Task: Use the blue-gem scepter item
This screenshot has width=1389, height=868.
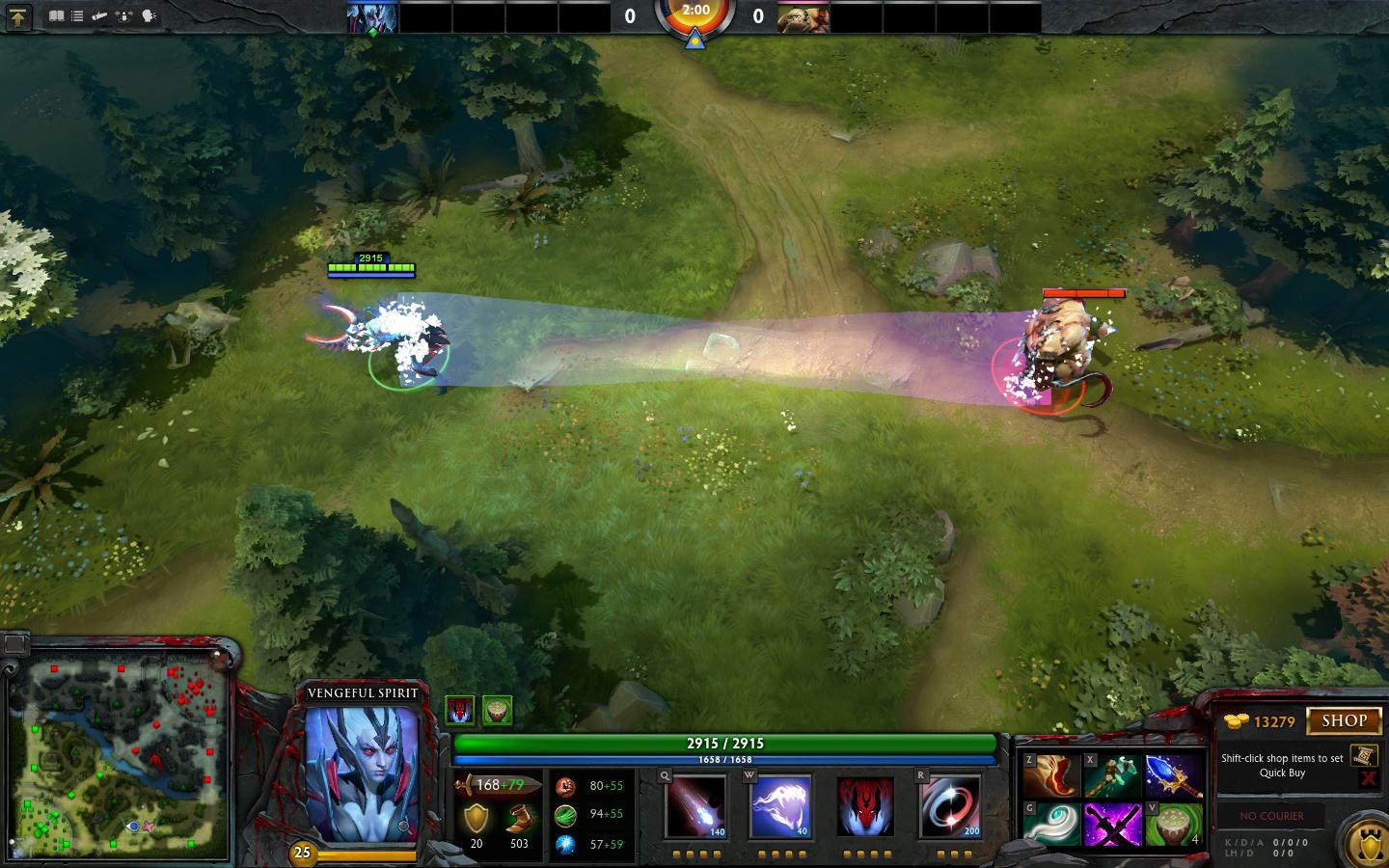Action: point(1173,776)
